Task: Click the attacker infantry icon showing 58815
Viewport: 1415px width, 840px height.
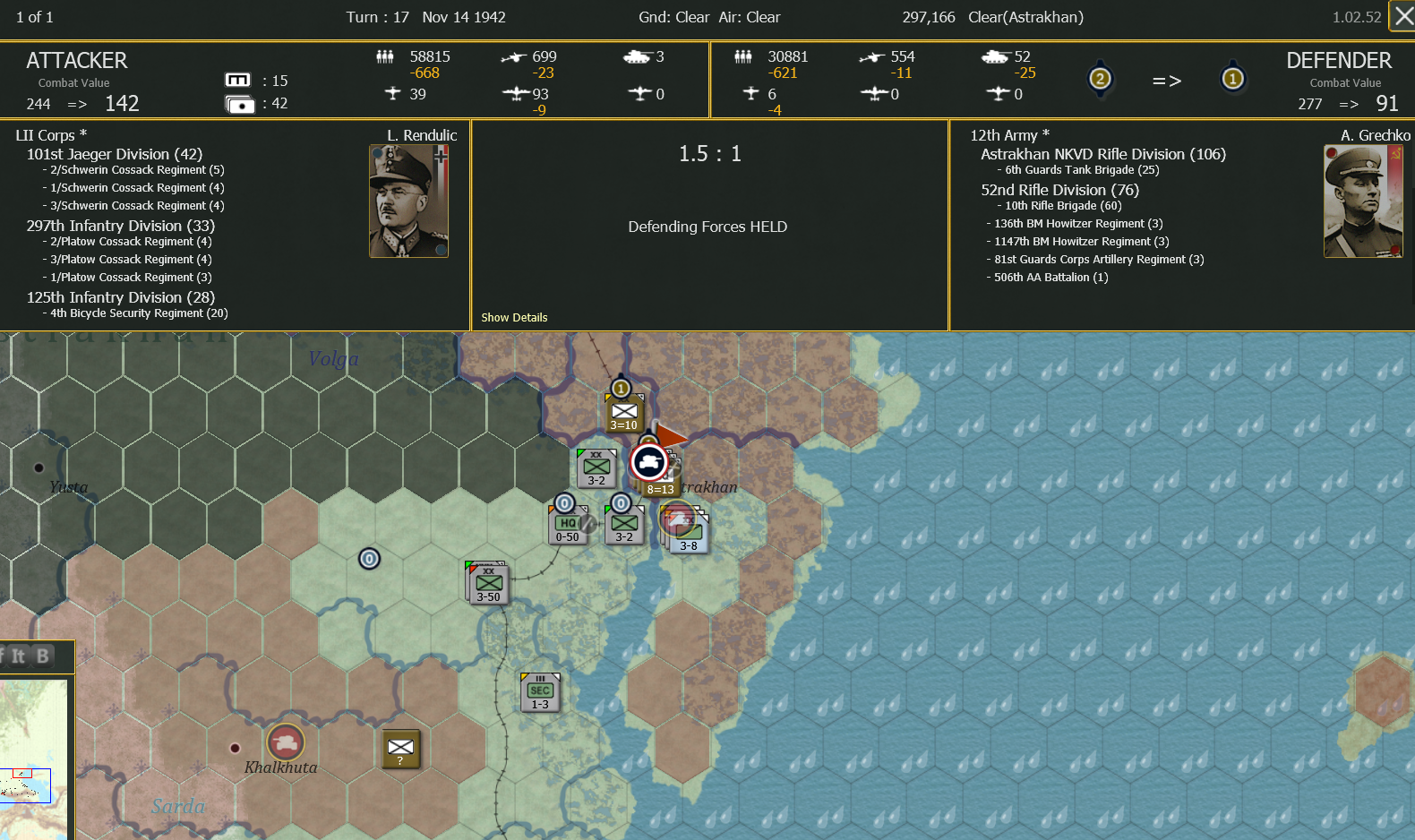Action: [385, 56]
